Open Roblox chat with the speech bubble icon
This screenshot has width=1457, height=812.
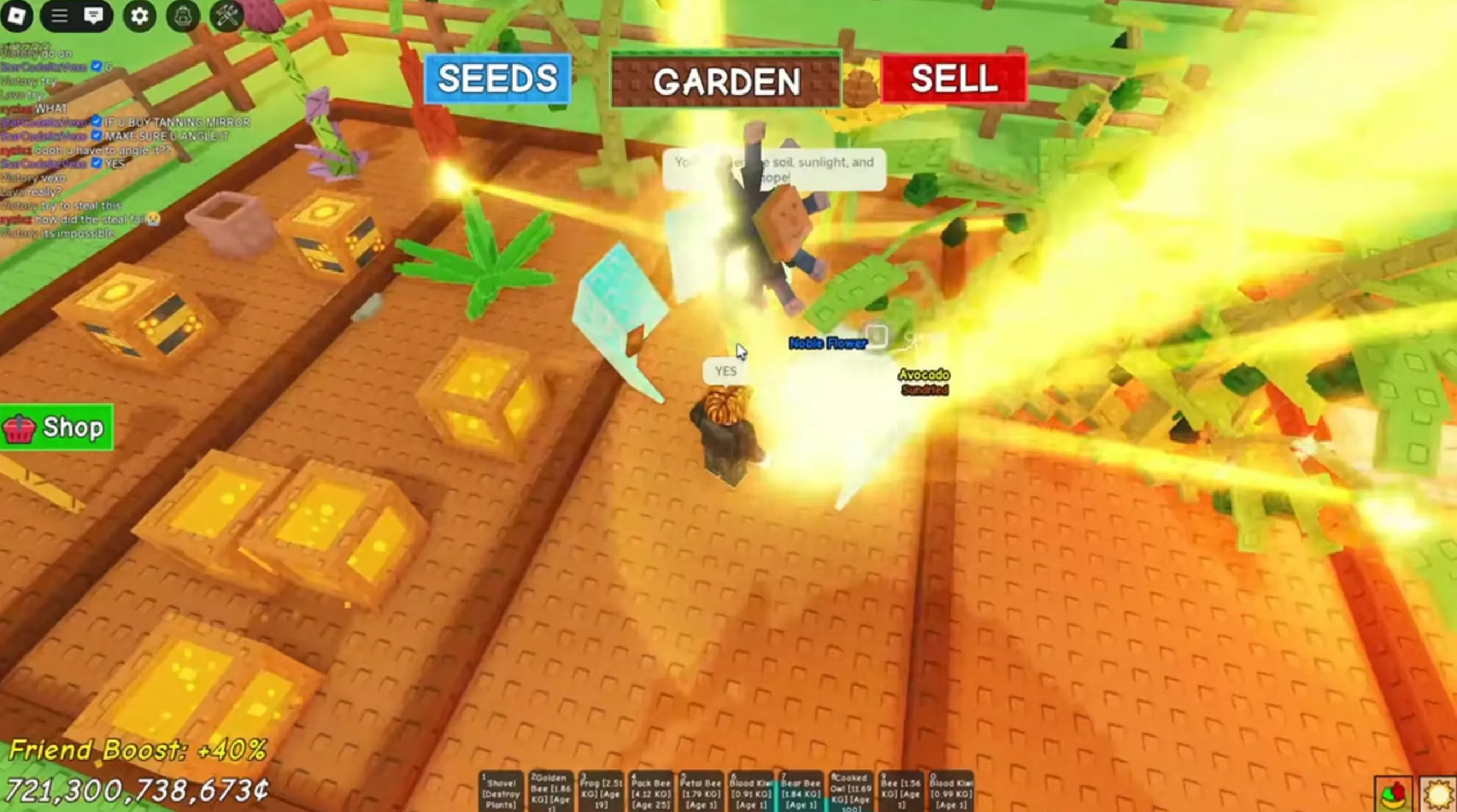point(94,16)
